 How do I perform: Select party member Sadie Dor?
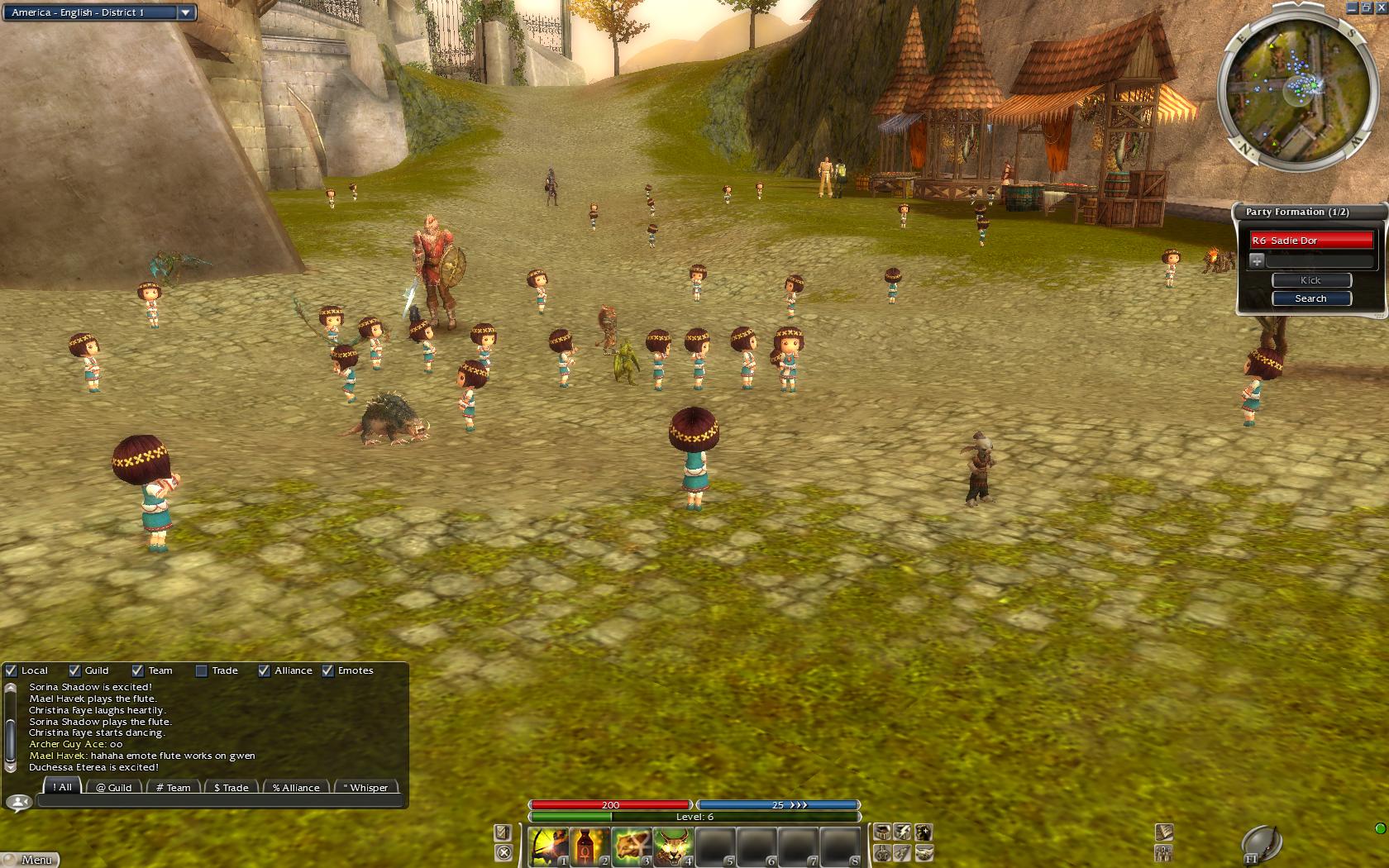point(1310,241)
